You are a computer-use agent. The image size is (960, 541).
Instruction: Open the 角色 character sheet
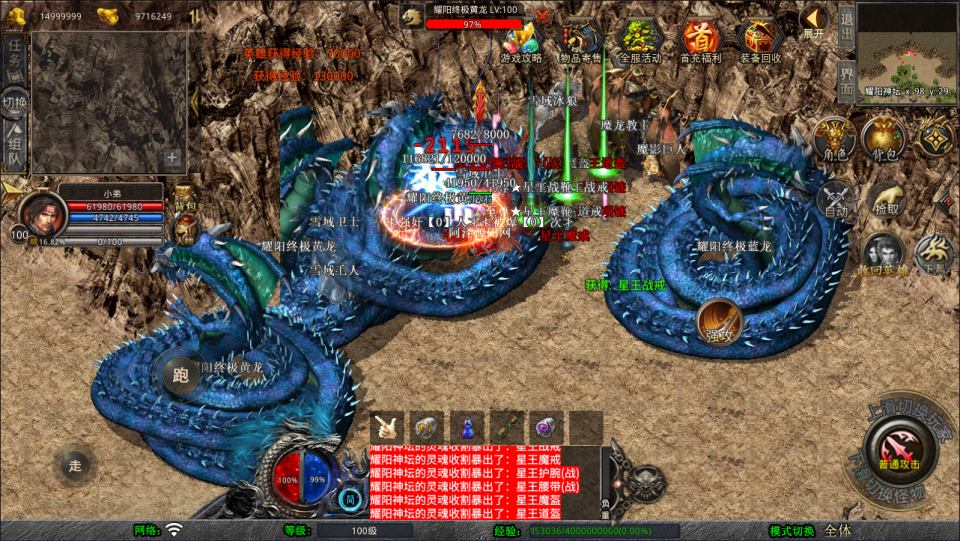pos(833,140)
